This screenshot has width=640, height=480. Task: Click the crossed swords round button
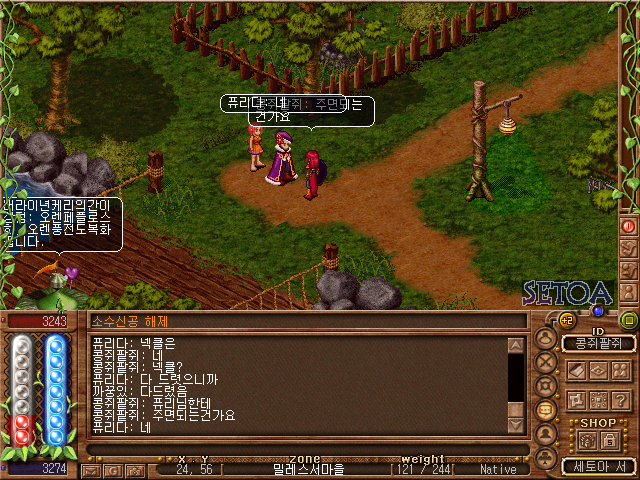(546, 362)
